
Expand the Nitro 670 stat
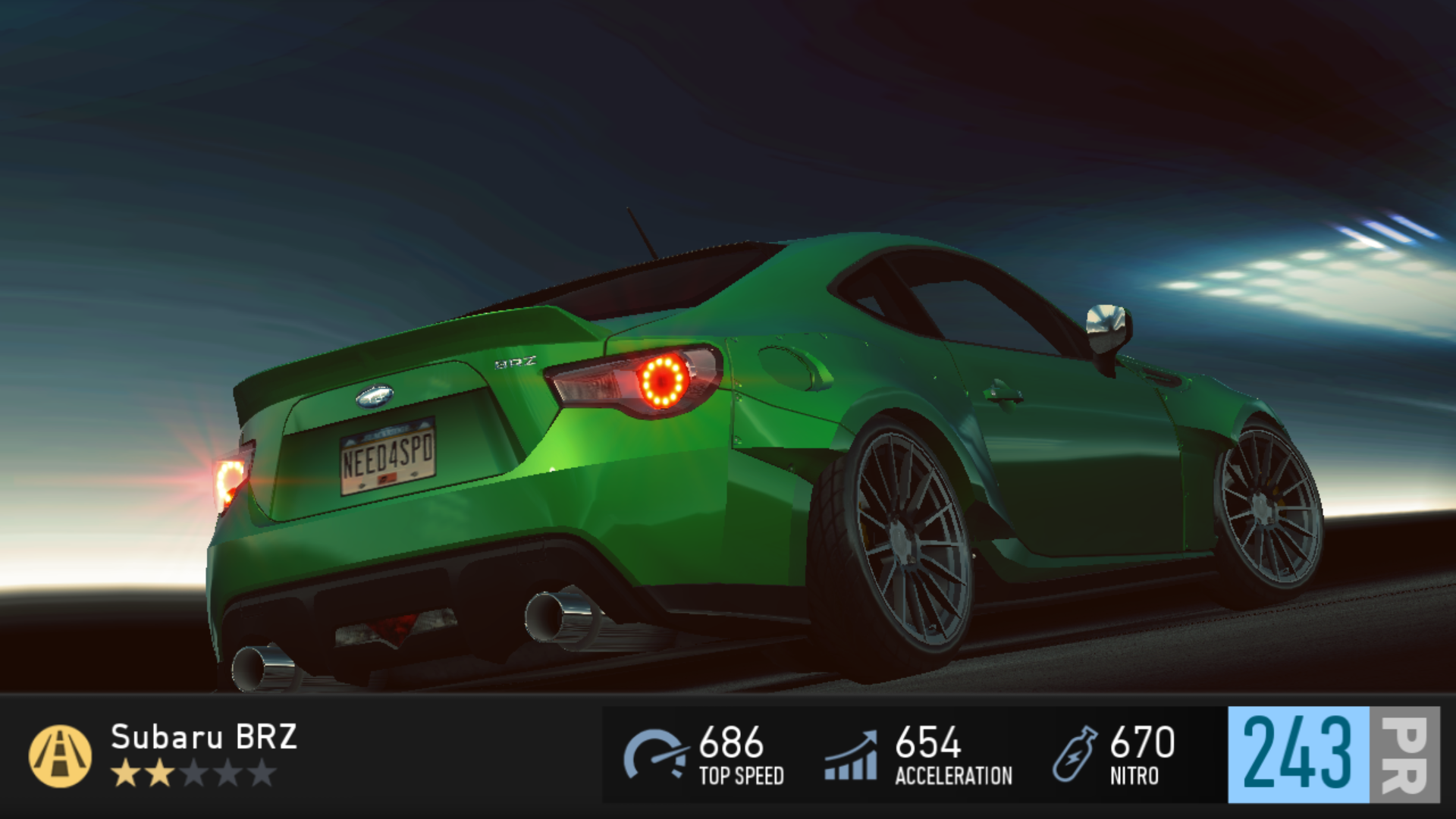click(x=1137, y=758)
